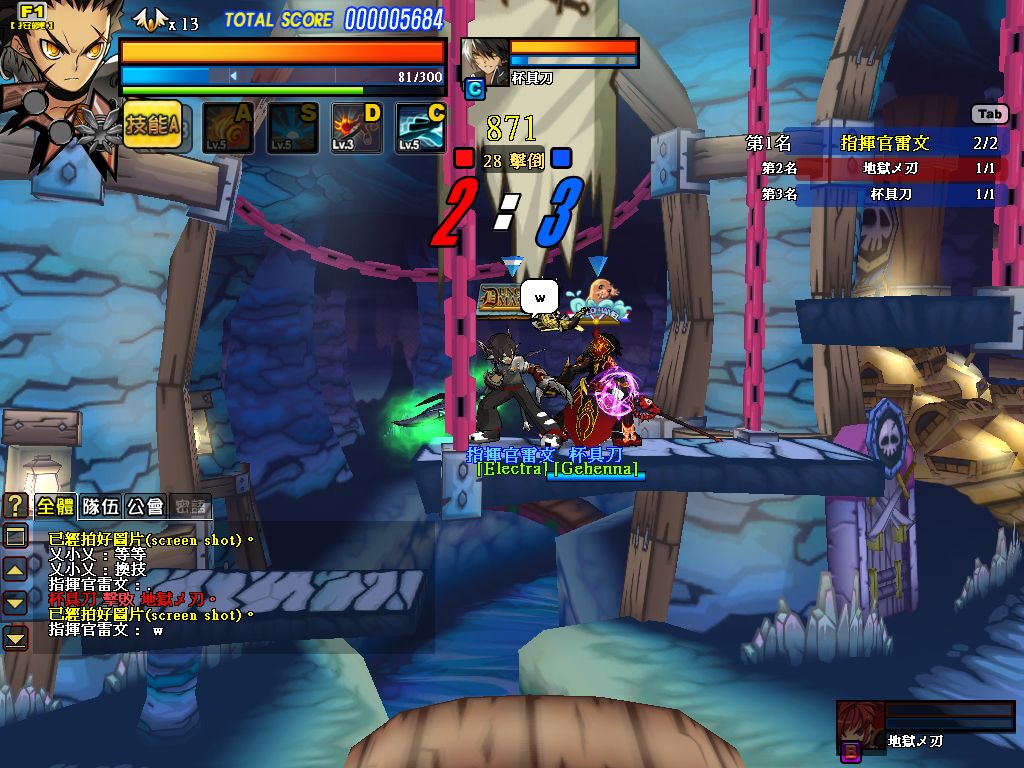
Task: Toggle the chat window size button
Action: [x=16, y=537]
